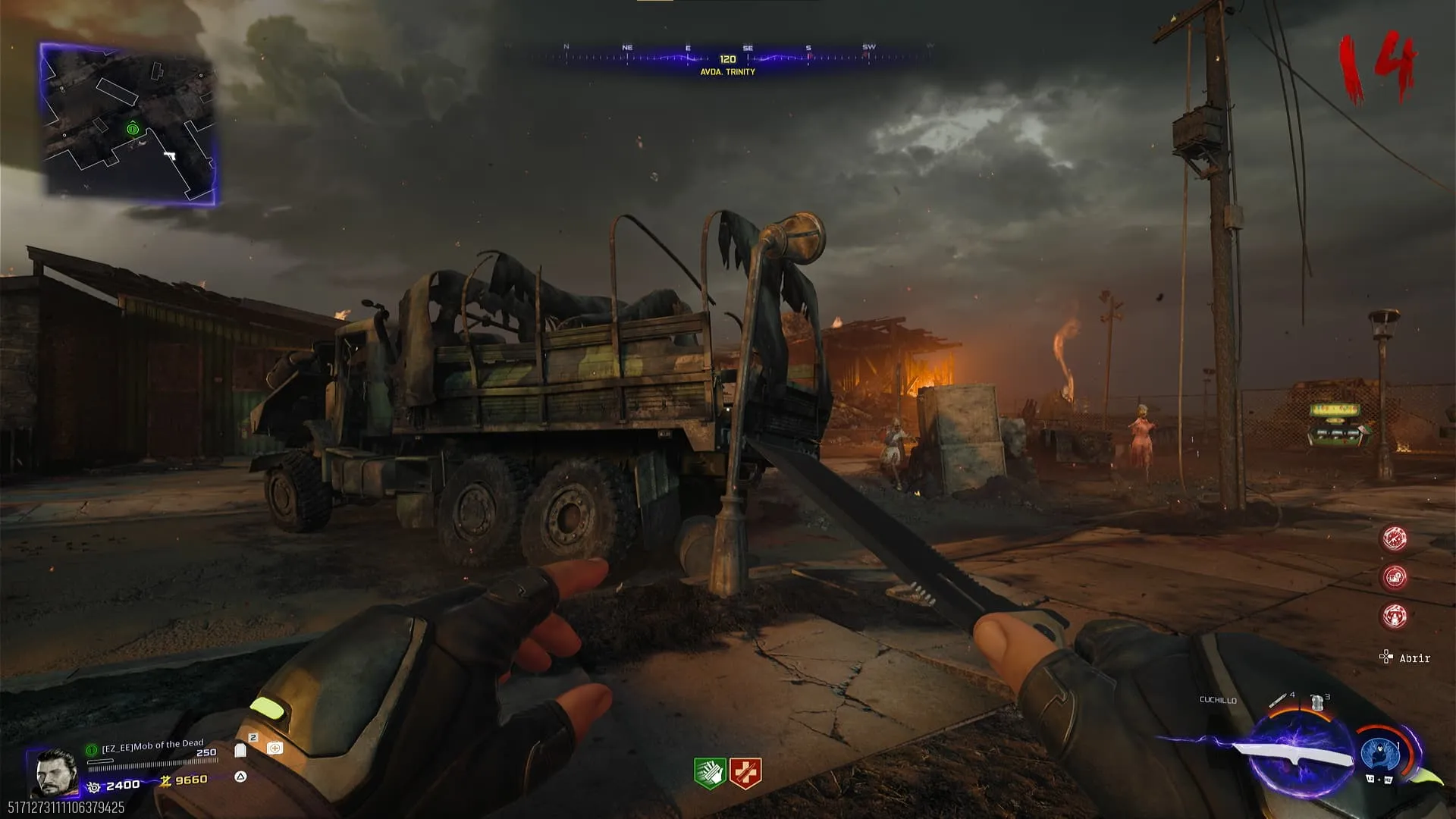Click the self-revive kit icon
This screenshot has width=1456, height=819.
[x=275, y=748]
